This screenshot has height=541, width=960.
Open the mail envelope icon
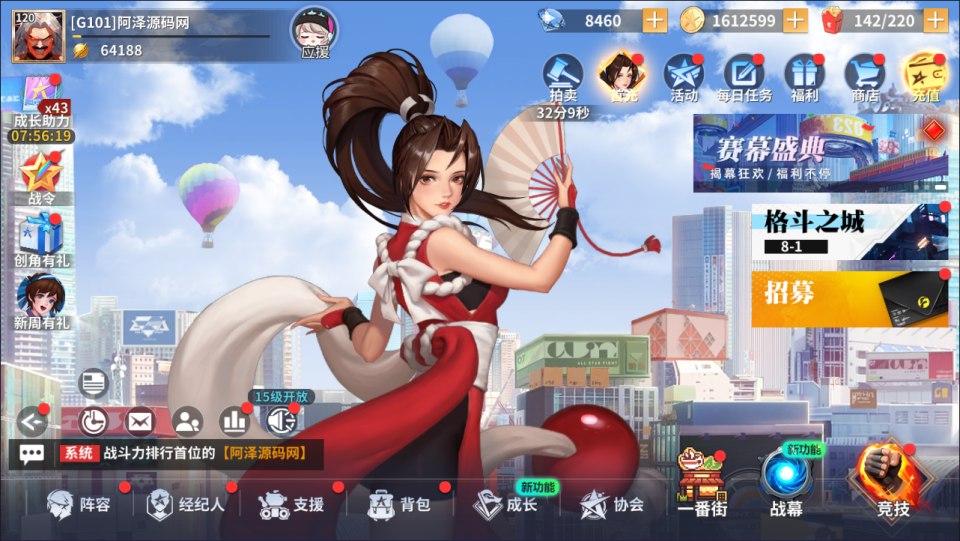click(x=139, y=421)
